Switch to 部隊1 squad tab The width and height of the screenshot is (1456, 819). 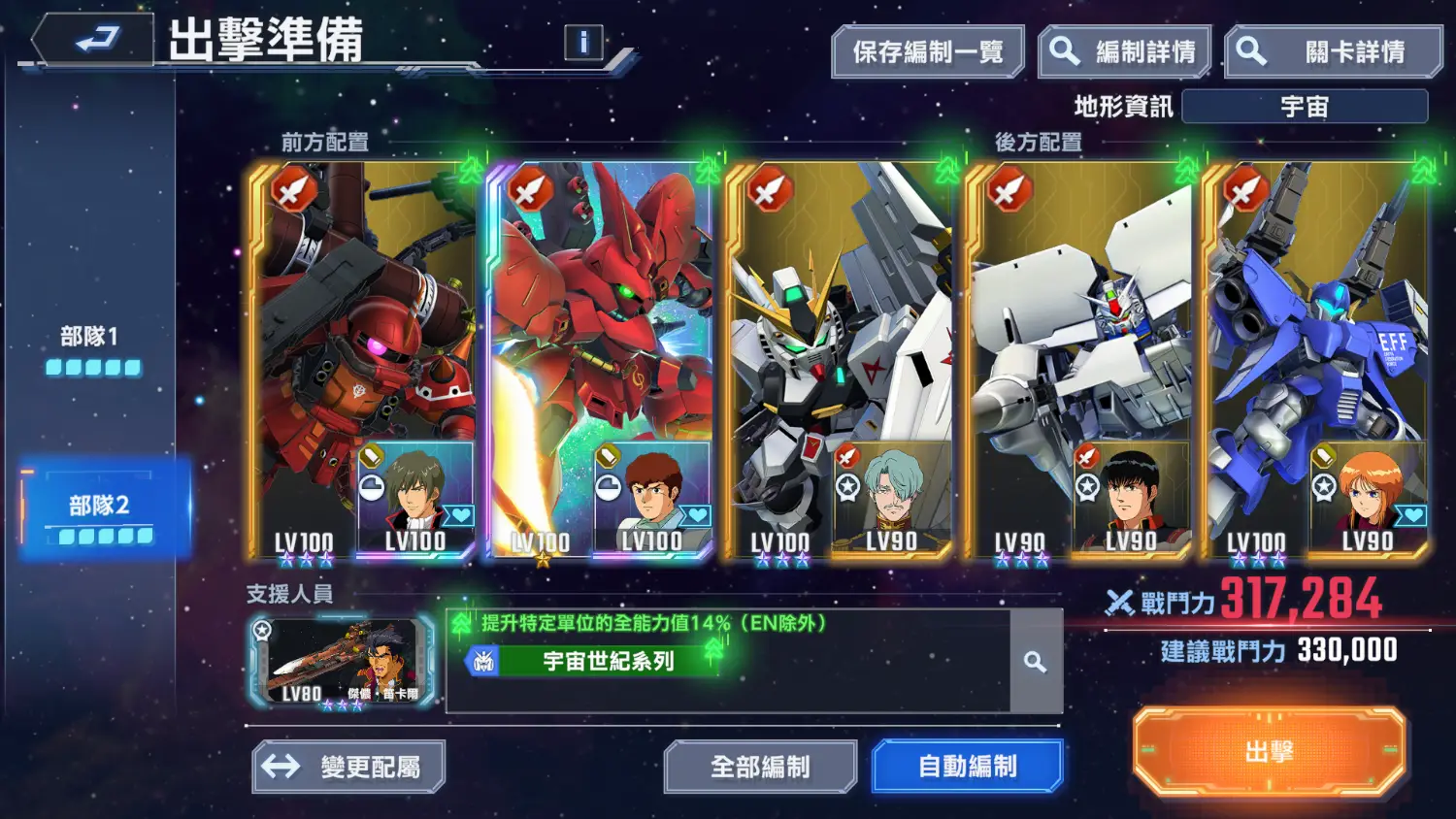point(93,349)
